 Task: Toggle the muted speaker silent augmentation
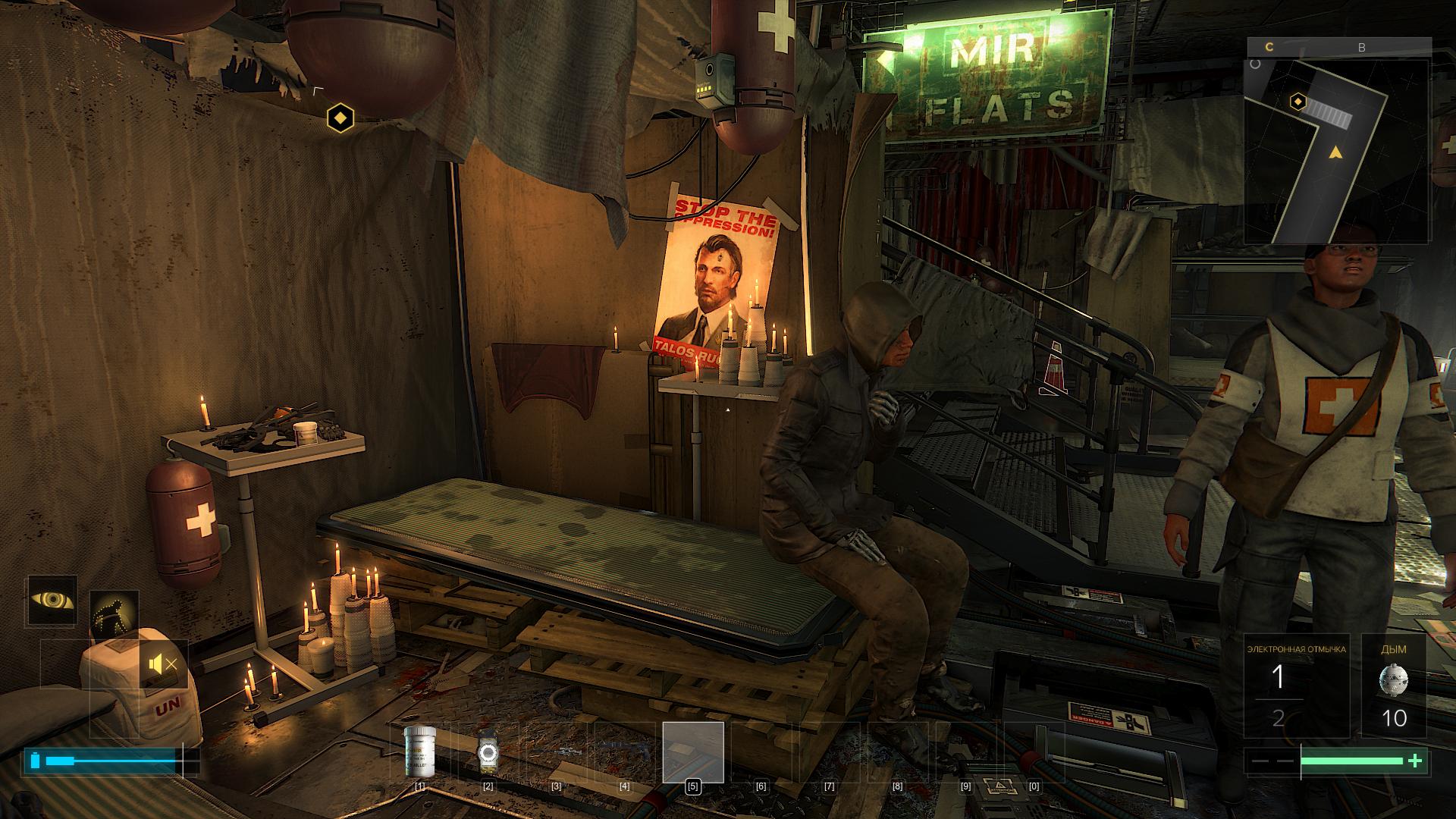[164, 665]
